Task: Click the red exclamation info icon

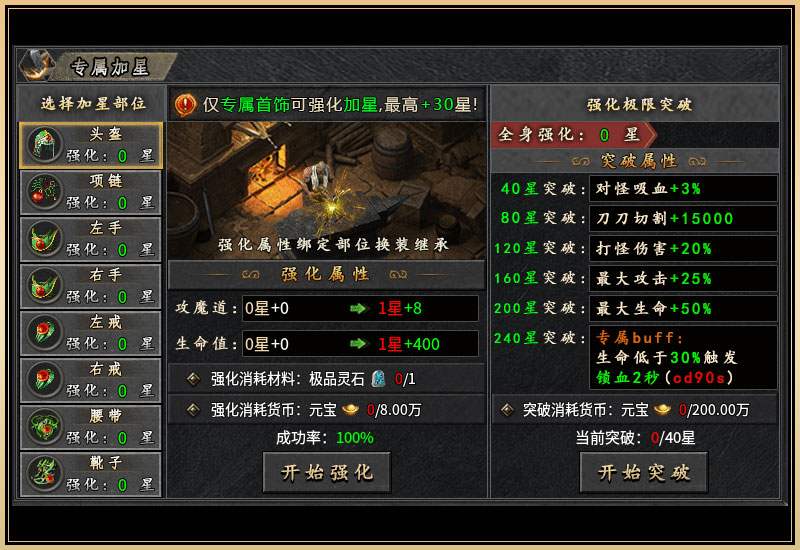Action: click(186, 104)
